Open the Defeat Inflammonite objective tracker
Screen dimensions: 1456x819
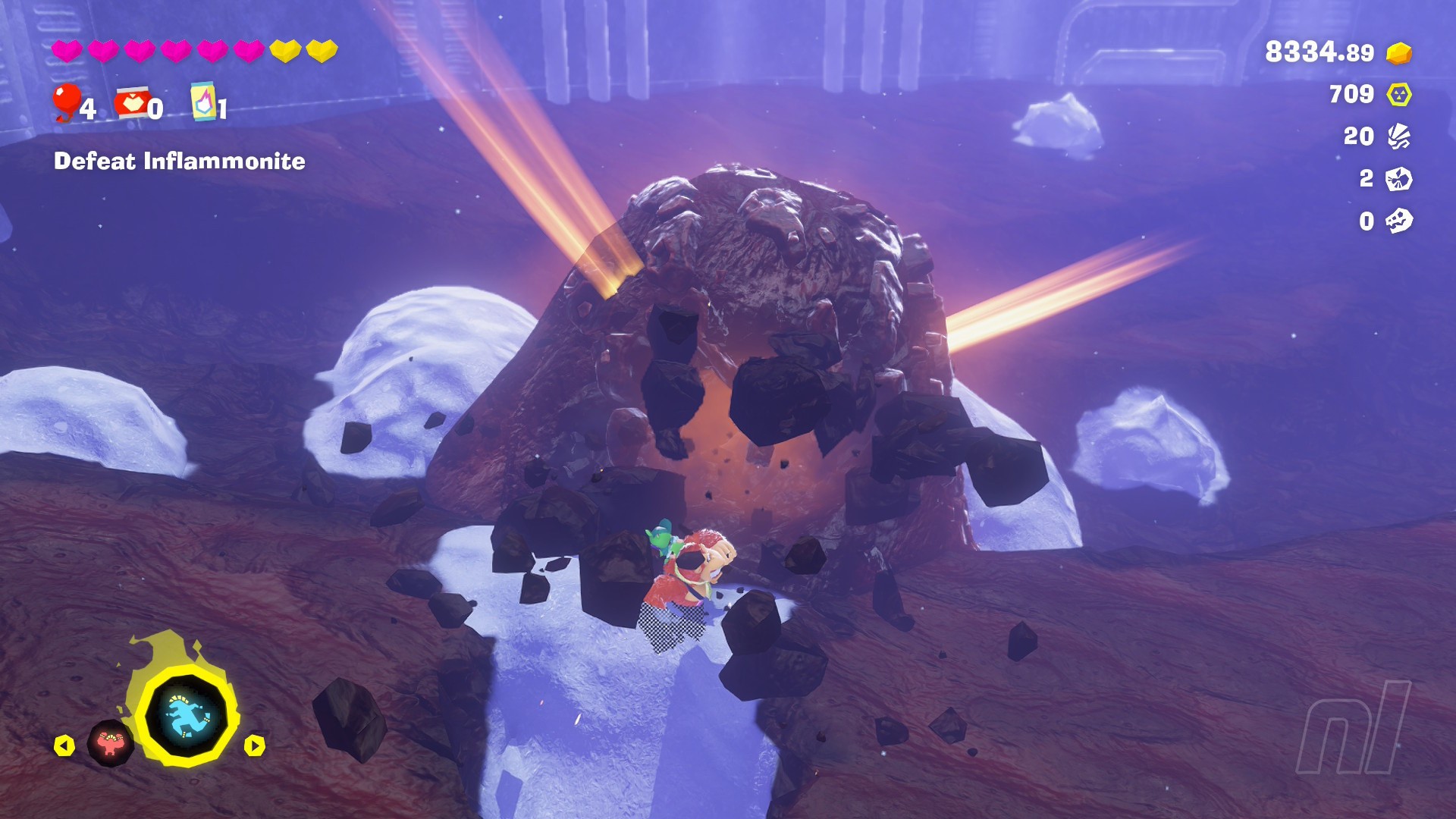[x=180, y=162]
